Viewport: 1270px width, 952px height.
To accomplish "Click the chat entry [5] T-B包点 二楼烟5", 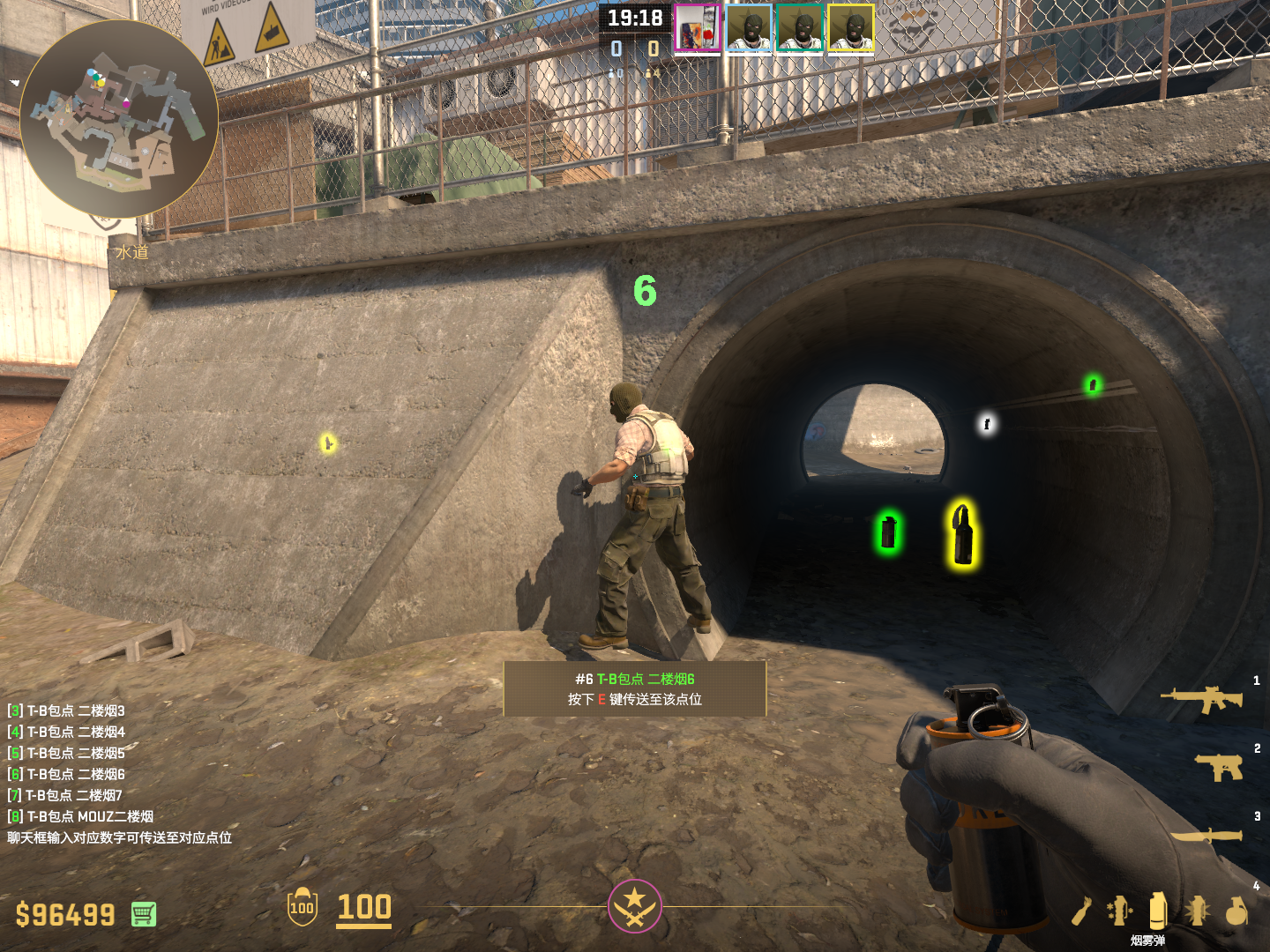I will (x=67, y=753).
